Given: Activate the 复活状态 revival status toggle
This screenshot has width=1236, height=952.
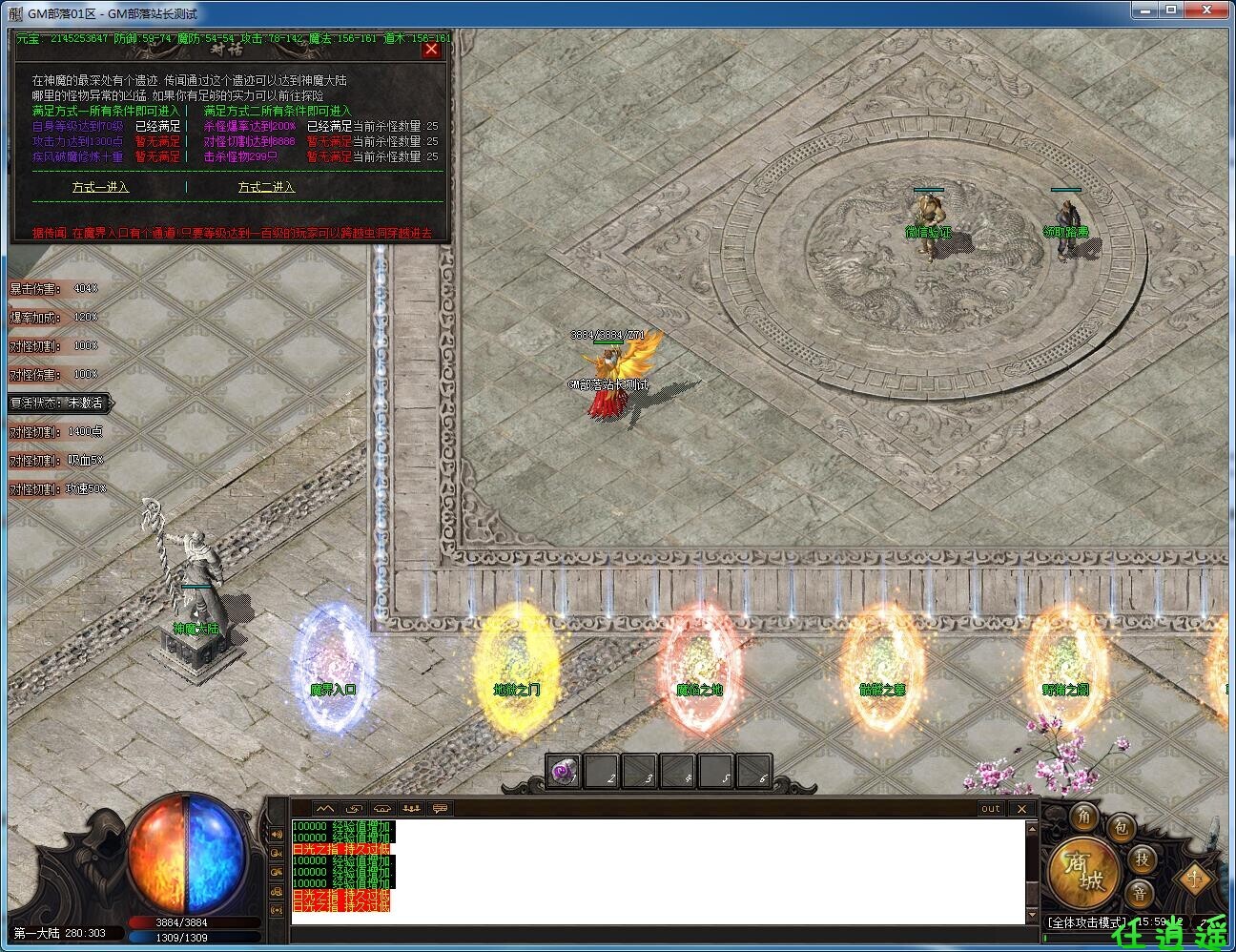Looking at the screenshot, I should pyautogui.click(x=57, y=403).
